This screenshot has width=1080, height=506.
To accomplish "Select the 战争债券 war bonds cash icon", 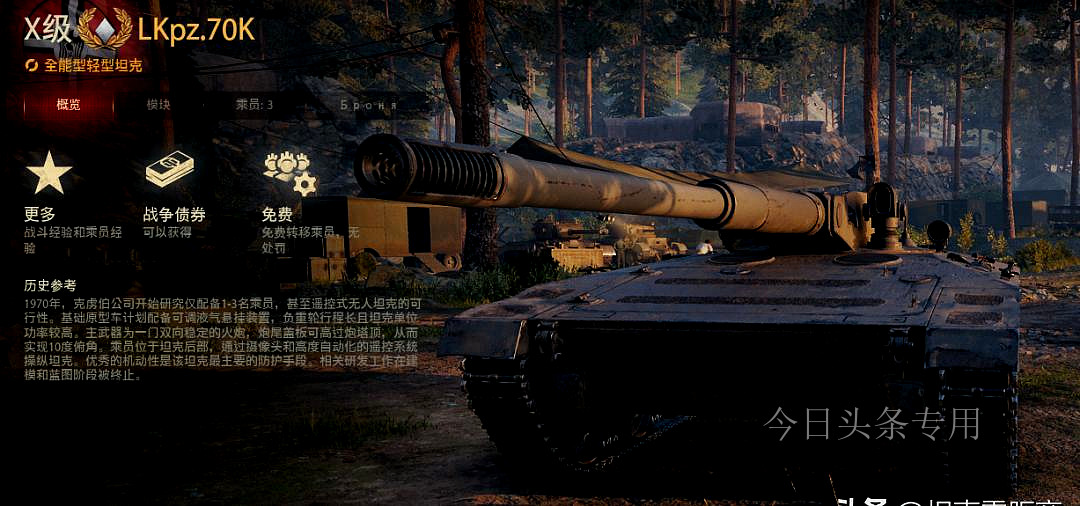I will coord(170,170).
